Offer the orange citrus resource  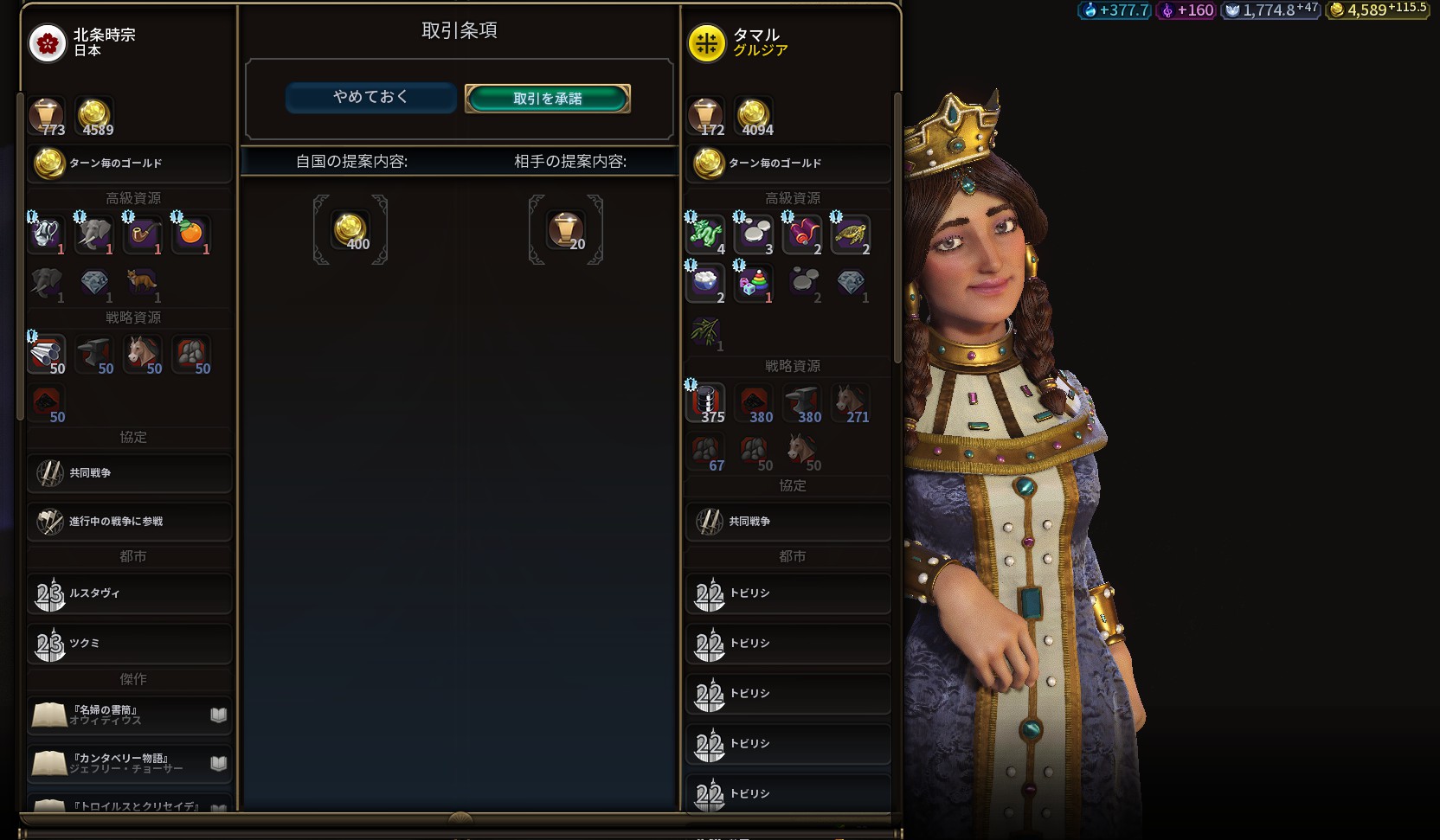pos(191,234)
